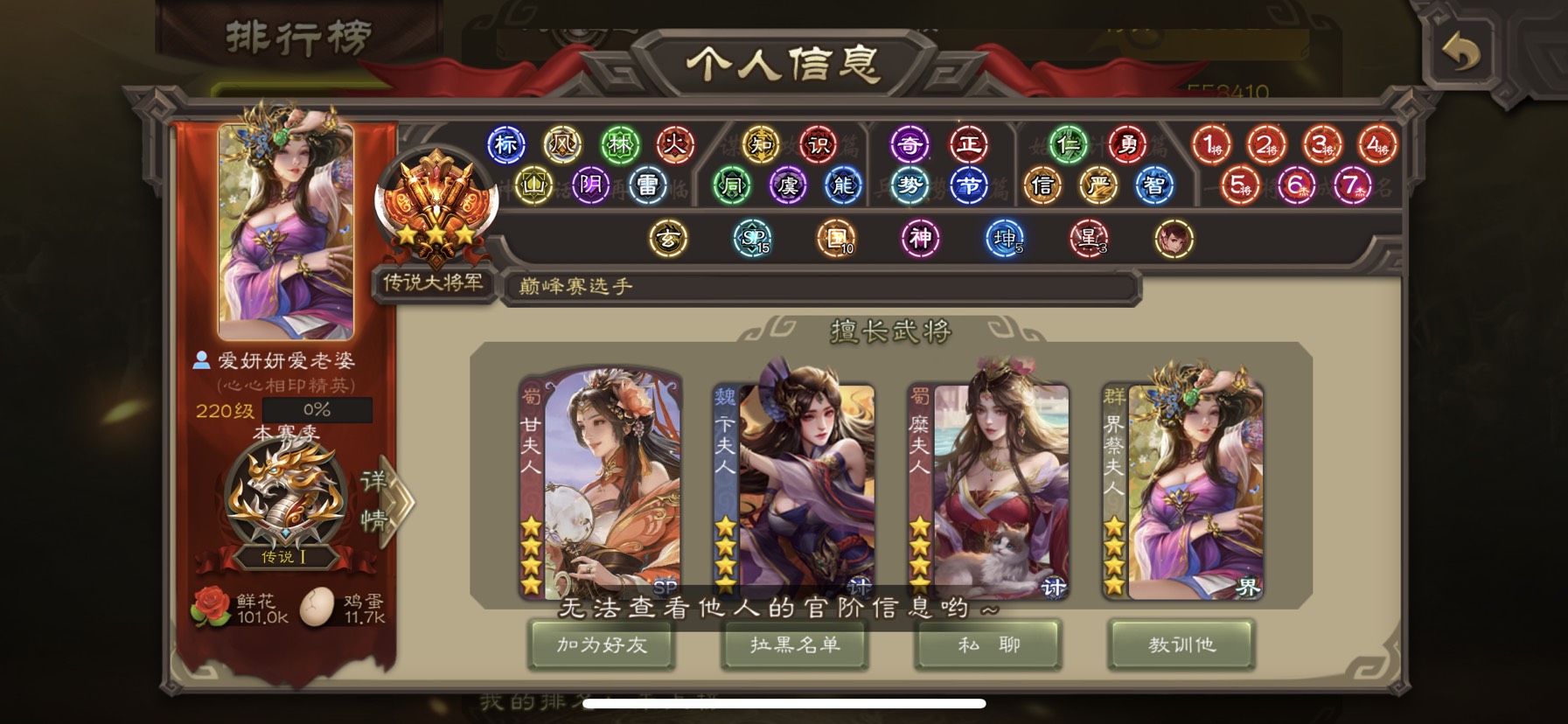Screen dimensions: 1568x724
Task: Inspect the 界蔡夫人 general card
Action: 1182,485
